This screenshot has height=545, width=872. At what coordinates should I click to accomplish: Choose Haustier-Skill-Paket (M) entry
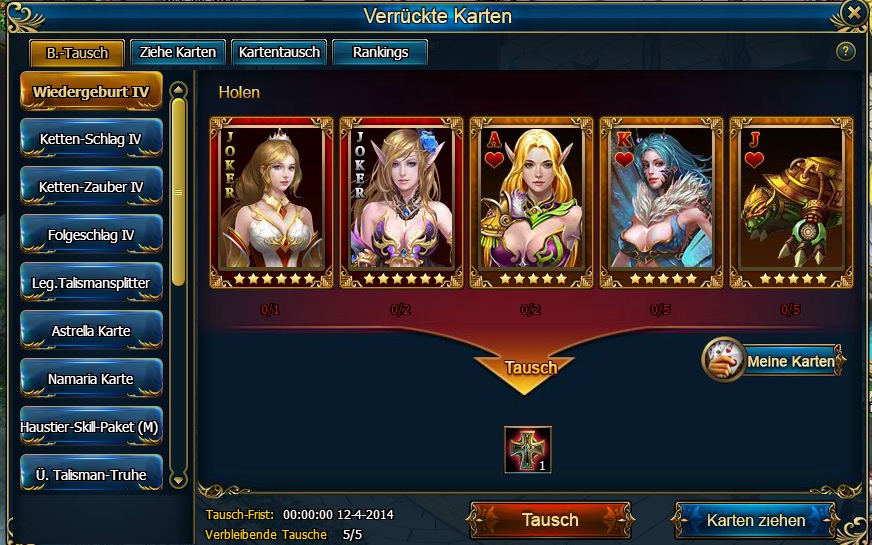coord(91,427)
